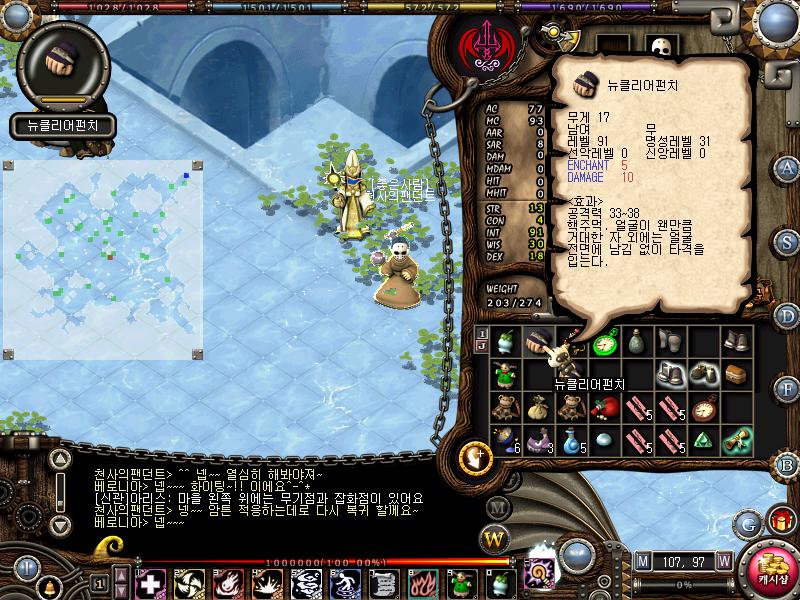Select the green pocket watch item

605,343
